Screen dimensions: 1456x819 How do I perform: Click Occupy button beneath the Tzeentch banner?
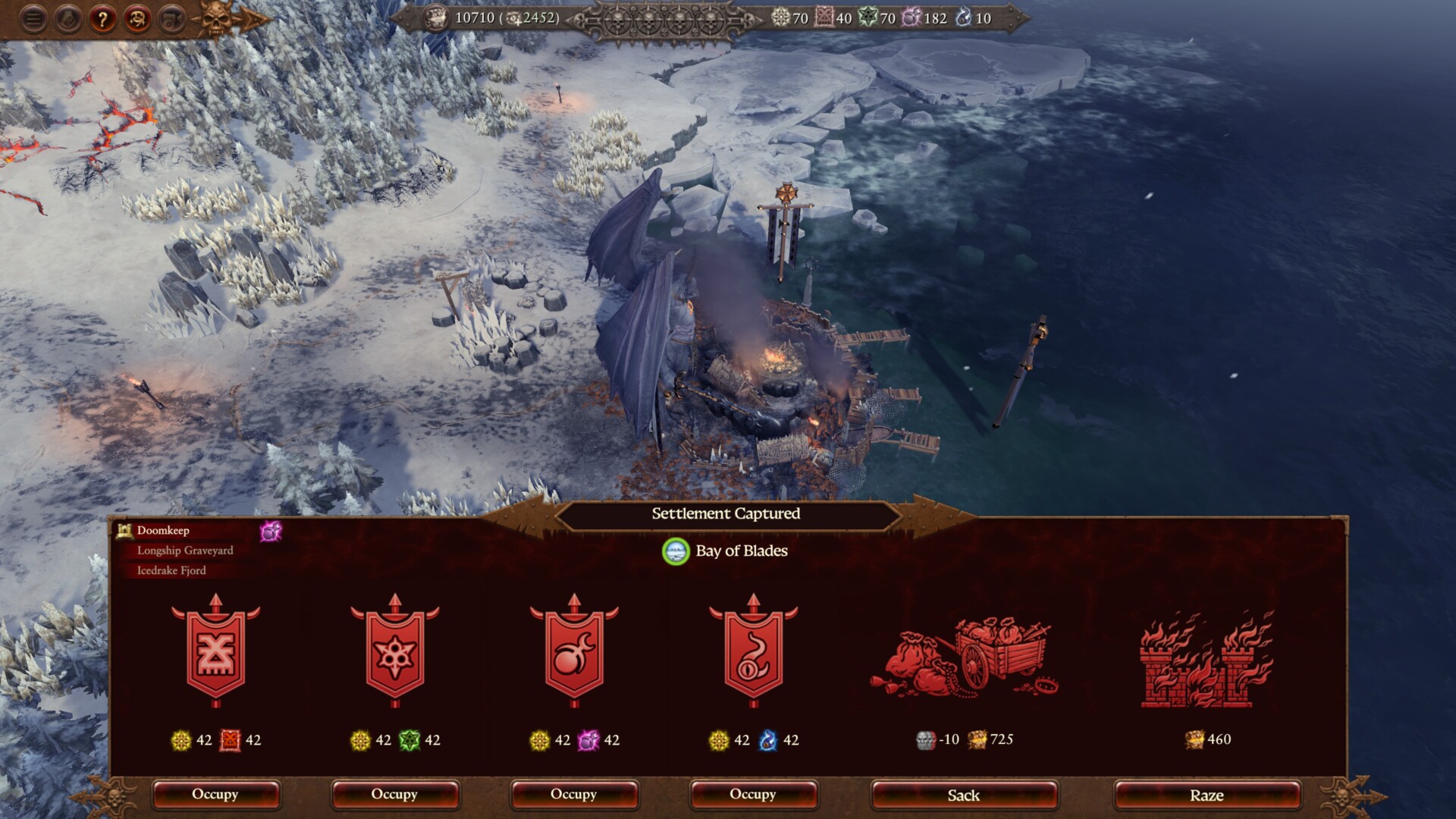tap(753, 795)
